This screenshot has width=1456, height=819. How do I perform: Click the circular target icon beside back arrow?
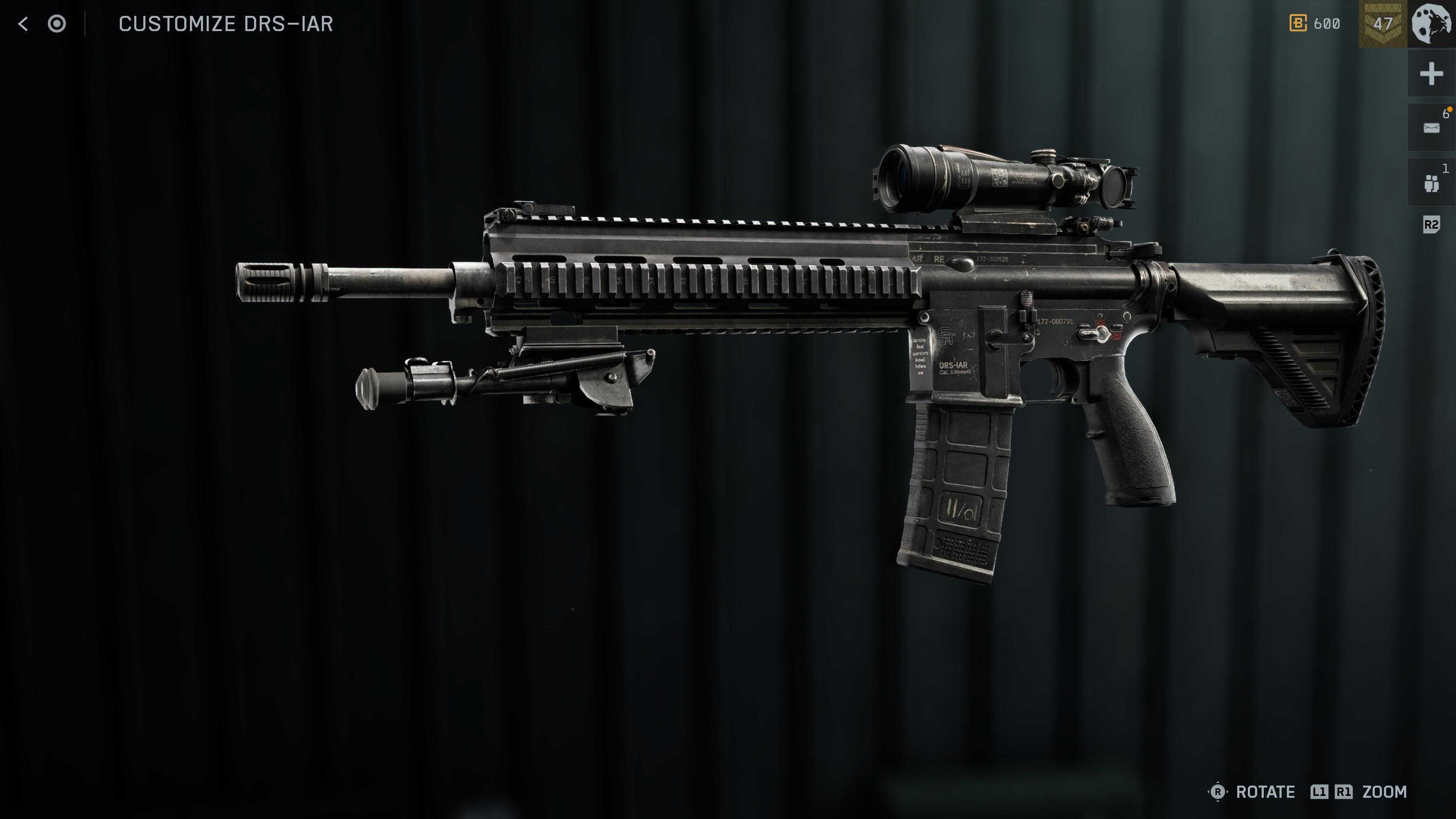click(x=56, y=24)
